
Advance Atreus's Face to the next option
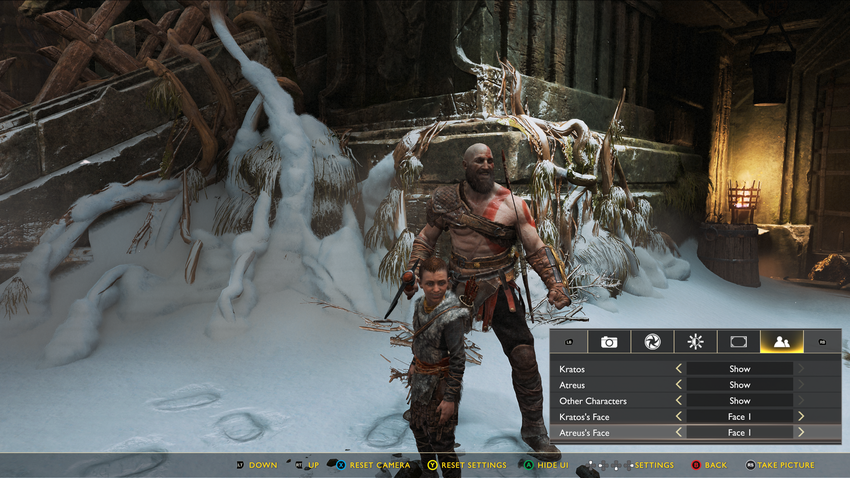point(801,433)
